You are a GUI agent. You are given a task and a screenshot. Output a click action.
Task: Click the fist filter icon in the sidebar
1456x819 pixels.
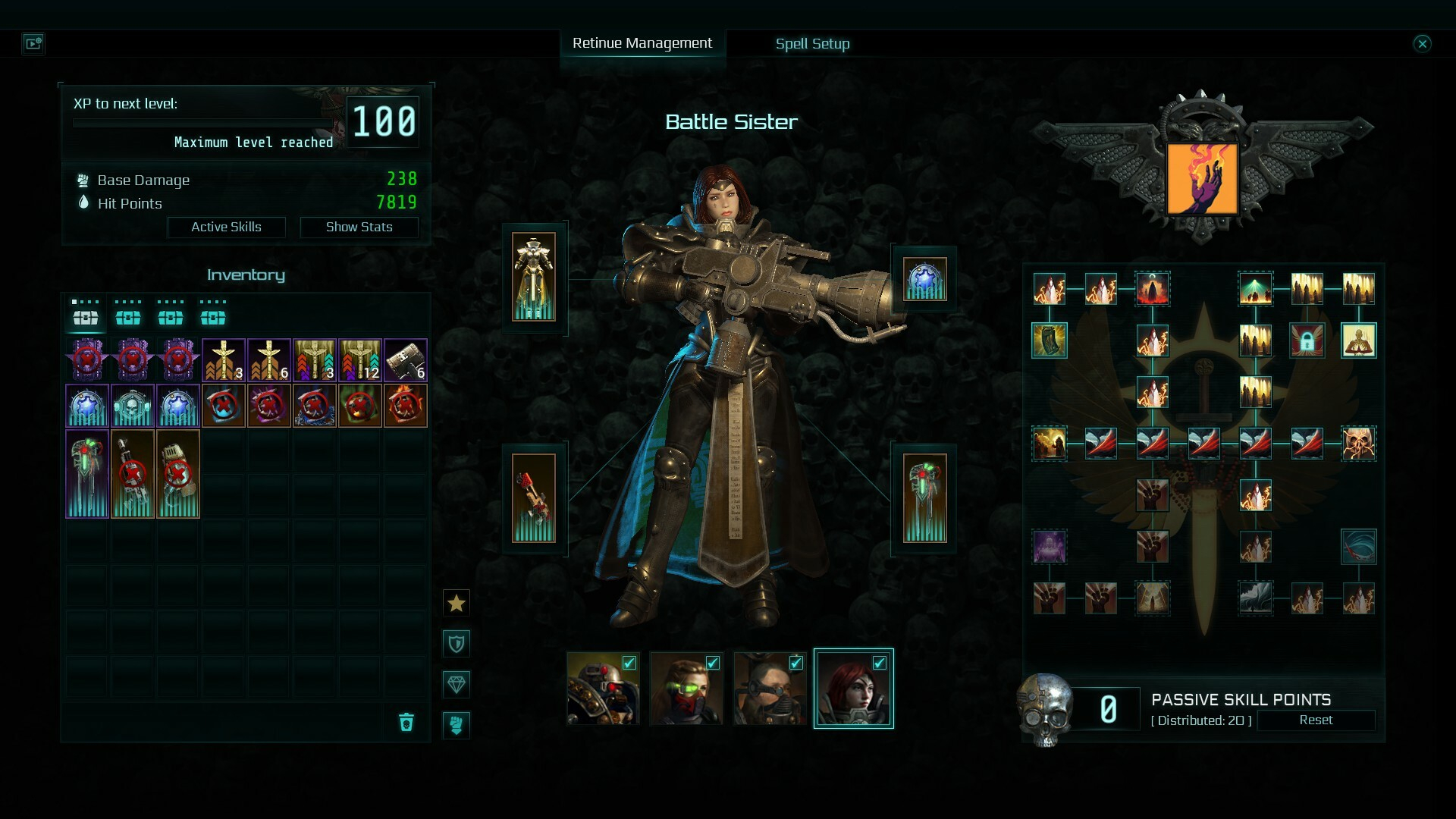click(457, 725)
